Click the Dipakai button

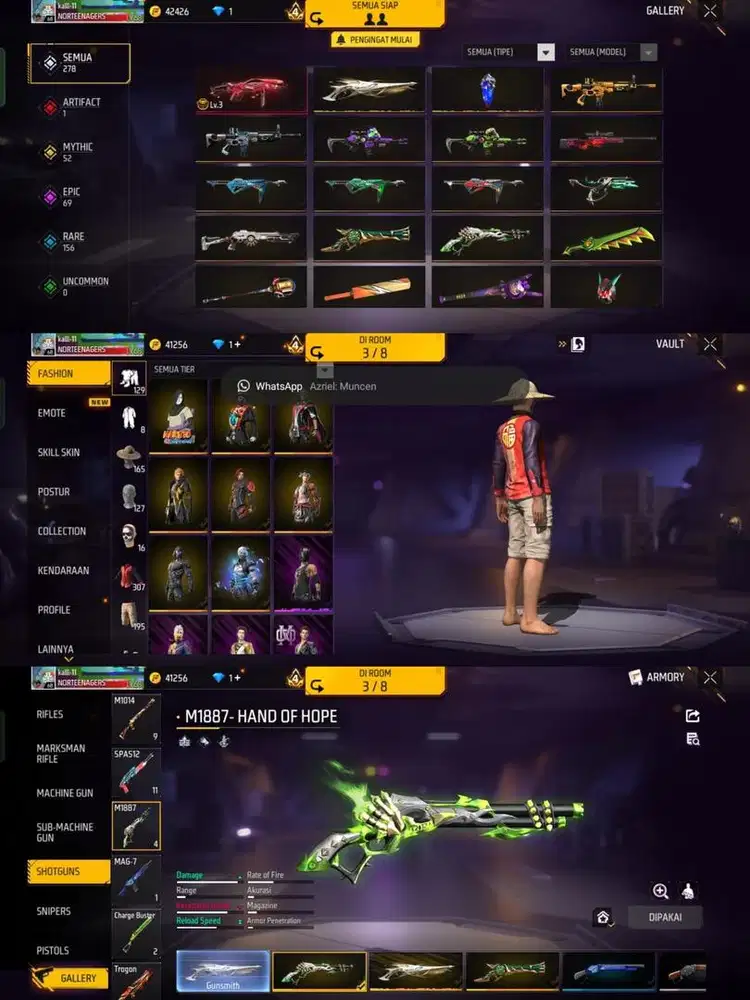pyautogui.click(x=665, y=916)
